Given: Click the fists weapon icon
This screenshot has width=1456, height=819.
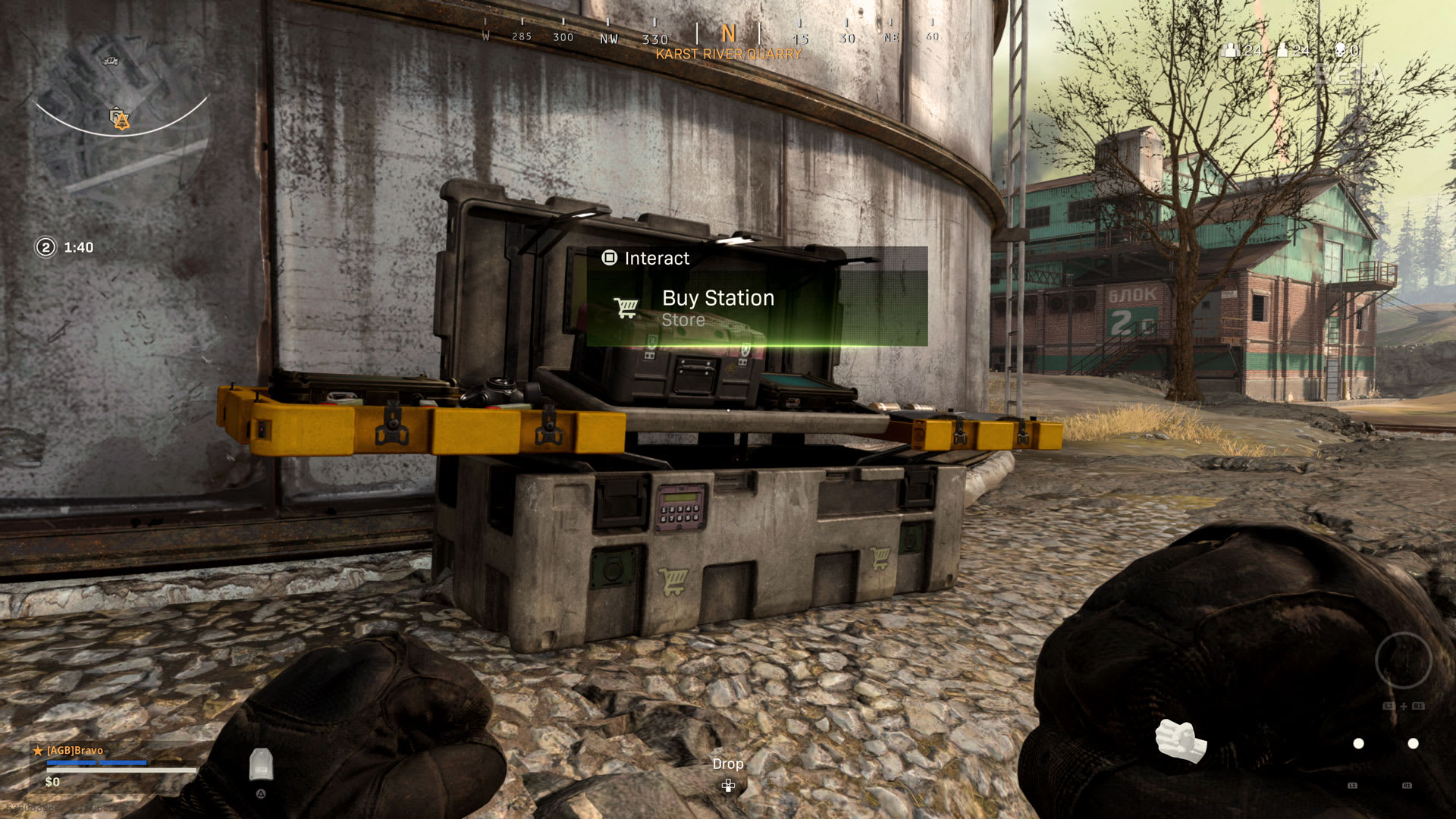Looking at the screenshot, I should pos(1180,740).
